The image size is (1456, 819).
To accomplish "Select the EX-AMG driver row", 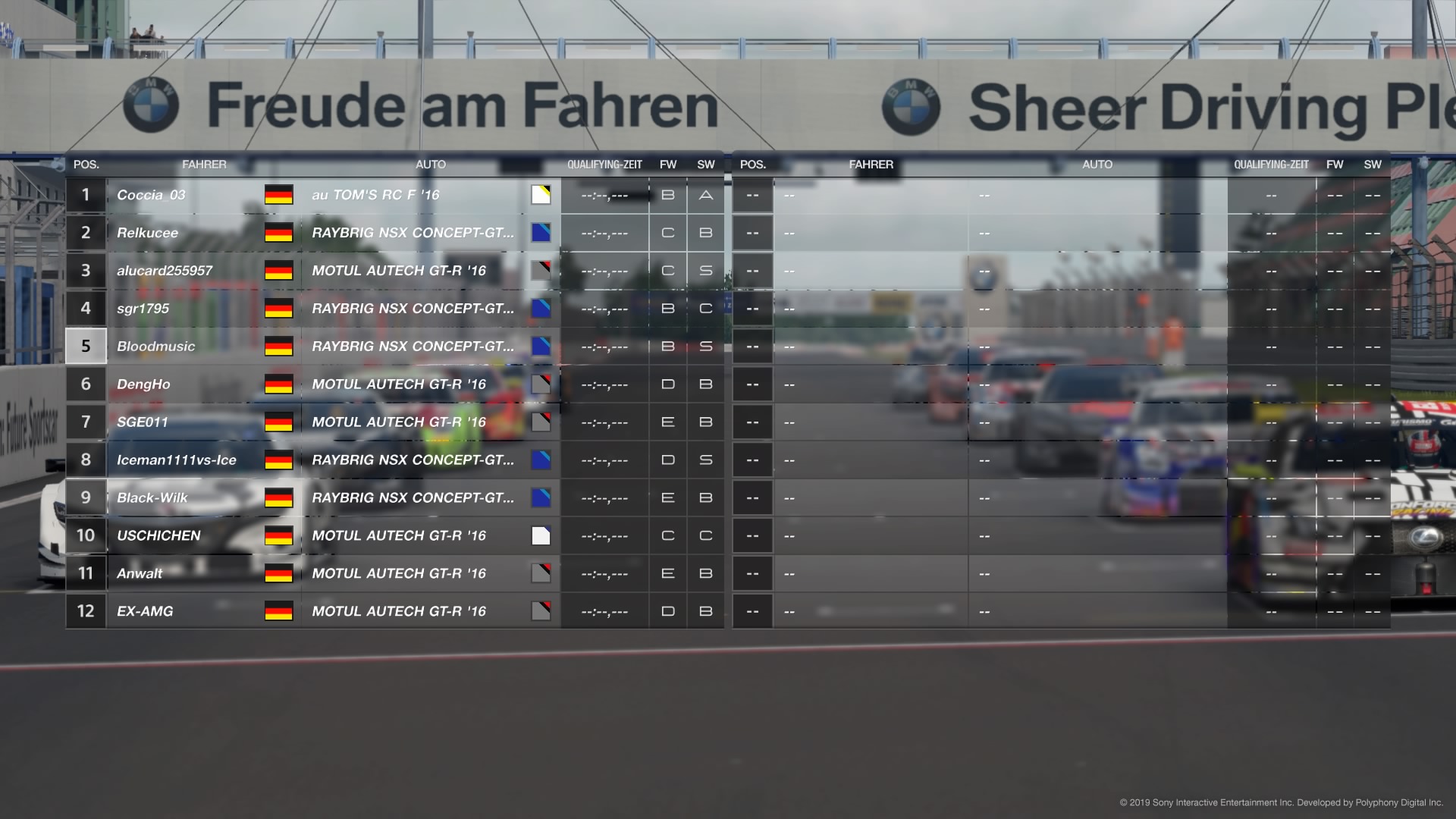I will [x=145, y=611].
